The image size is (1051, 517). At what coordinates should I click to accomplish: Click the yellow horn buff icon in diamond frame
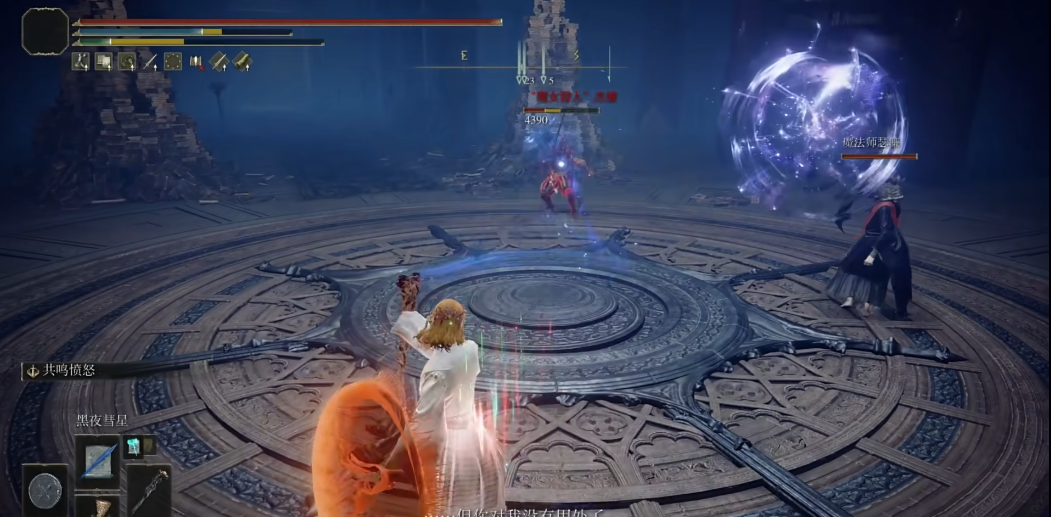[x=242, y=62]
